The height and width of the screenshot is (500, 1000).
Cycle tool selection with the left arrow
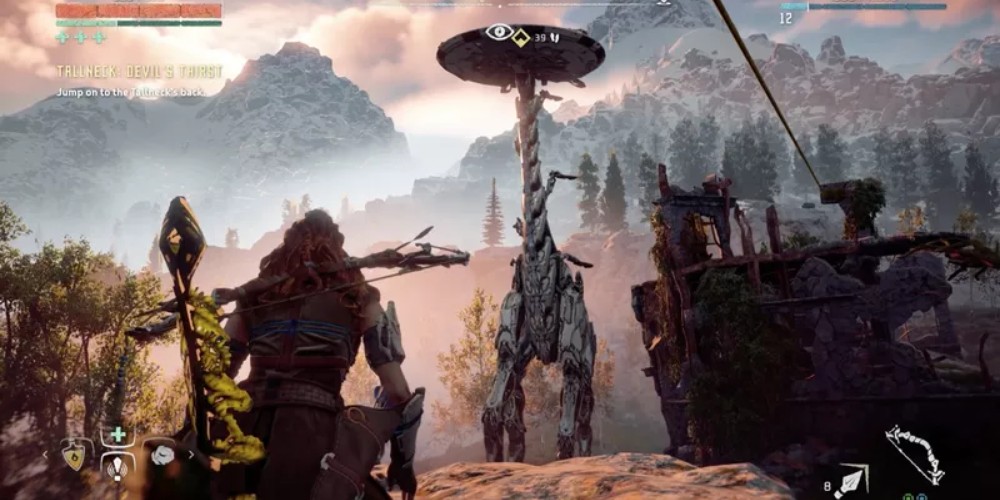[44, 454]
